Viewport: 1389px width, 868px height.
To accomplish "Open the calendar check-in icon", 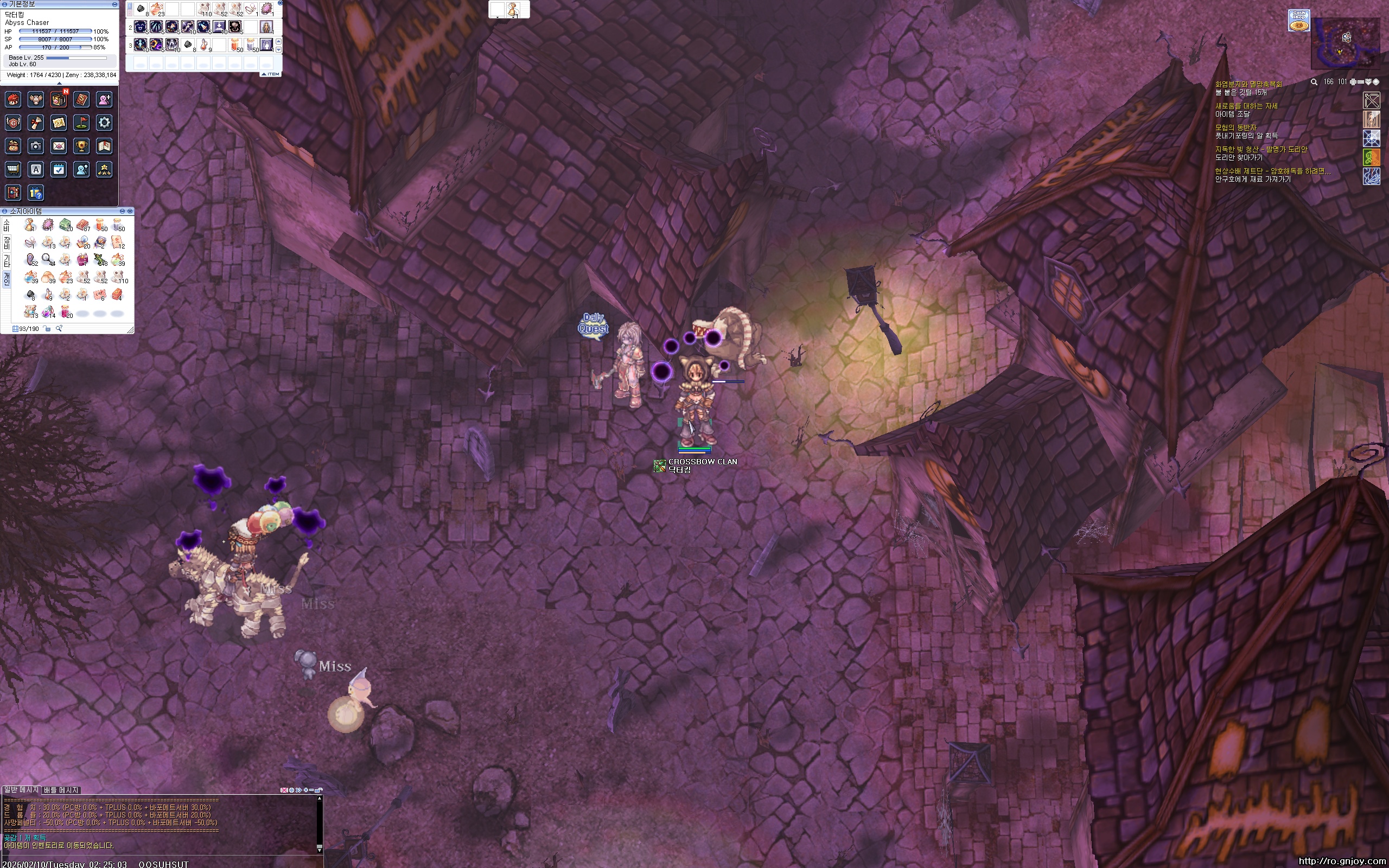I will 59,169.
